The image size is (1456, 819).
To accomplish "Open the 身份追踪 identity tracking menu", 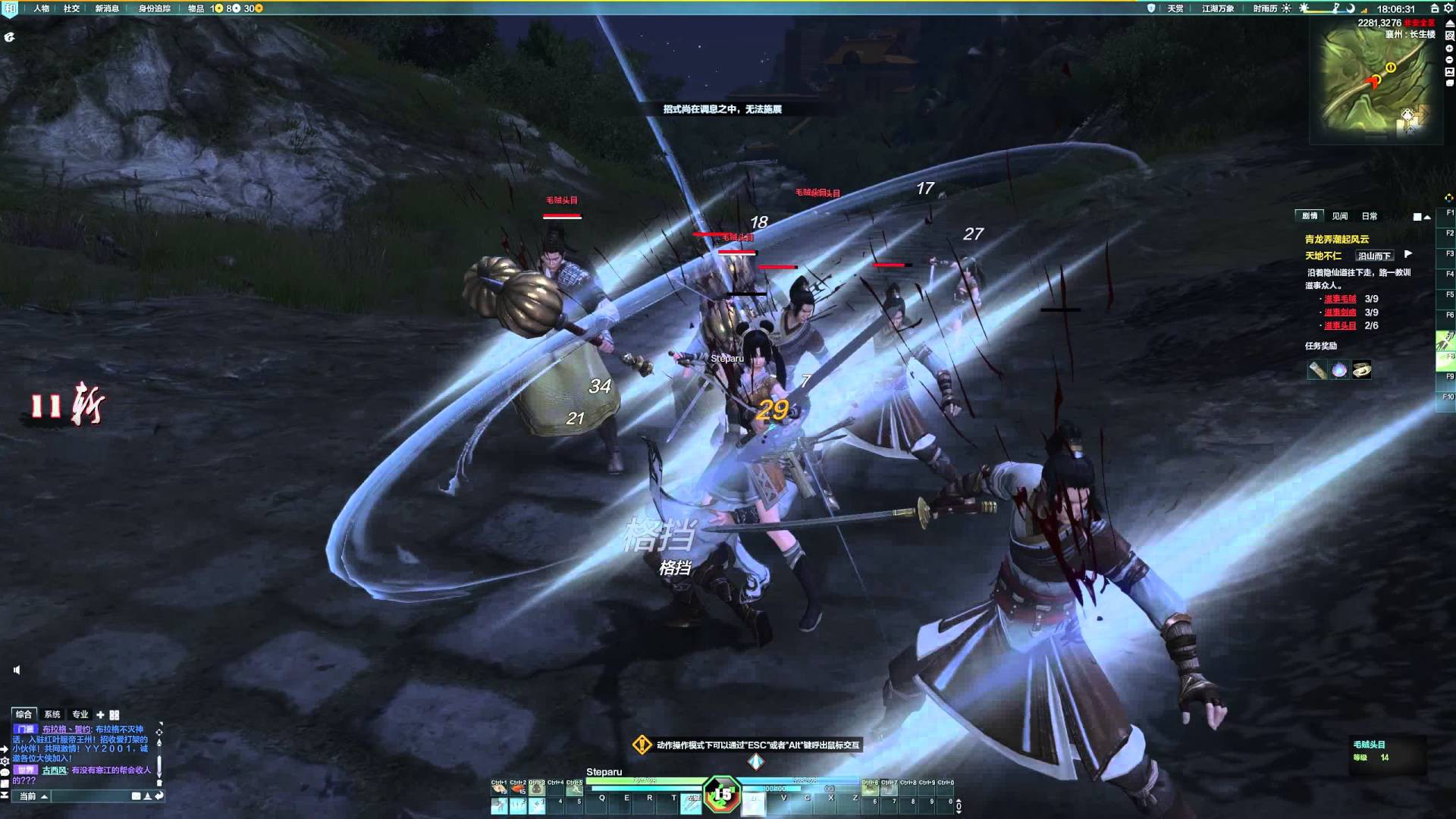I will pyautogui.click(x=154, y=8).
